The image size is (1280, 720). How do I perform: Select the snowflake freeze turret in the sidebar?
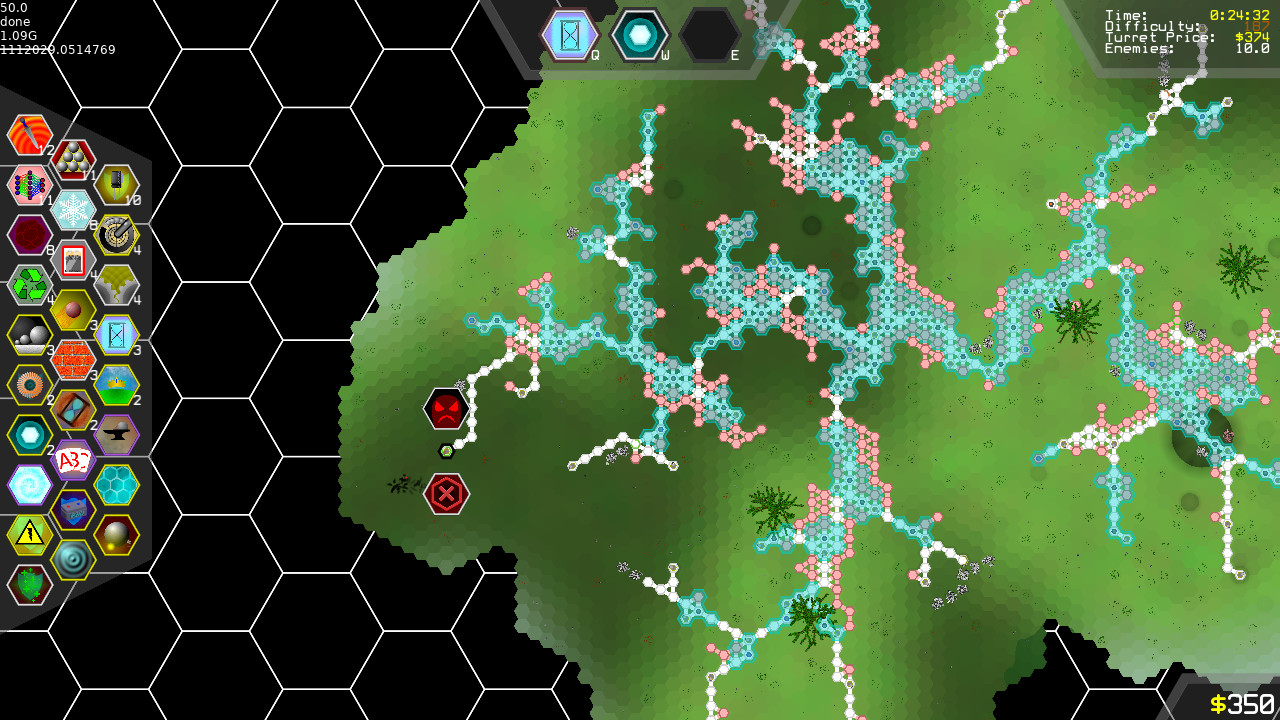tap(73, 210)
